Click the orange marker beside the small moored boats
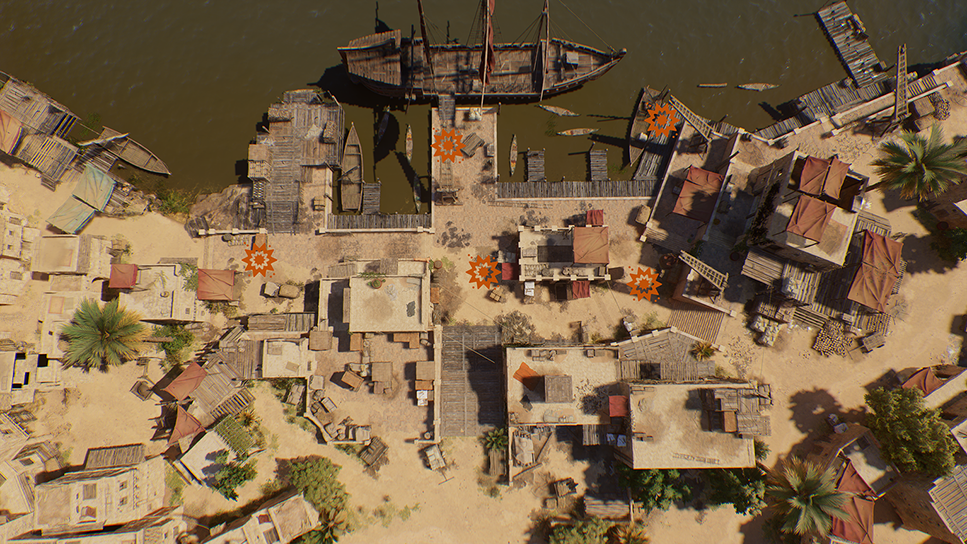The image size is (967, 544). [x=661, y=120]
